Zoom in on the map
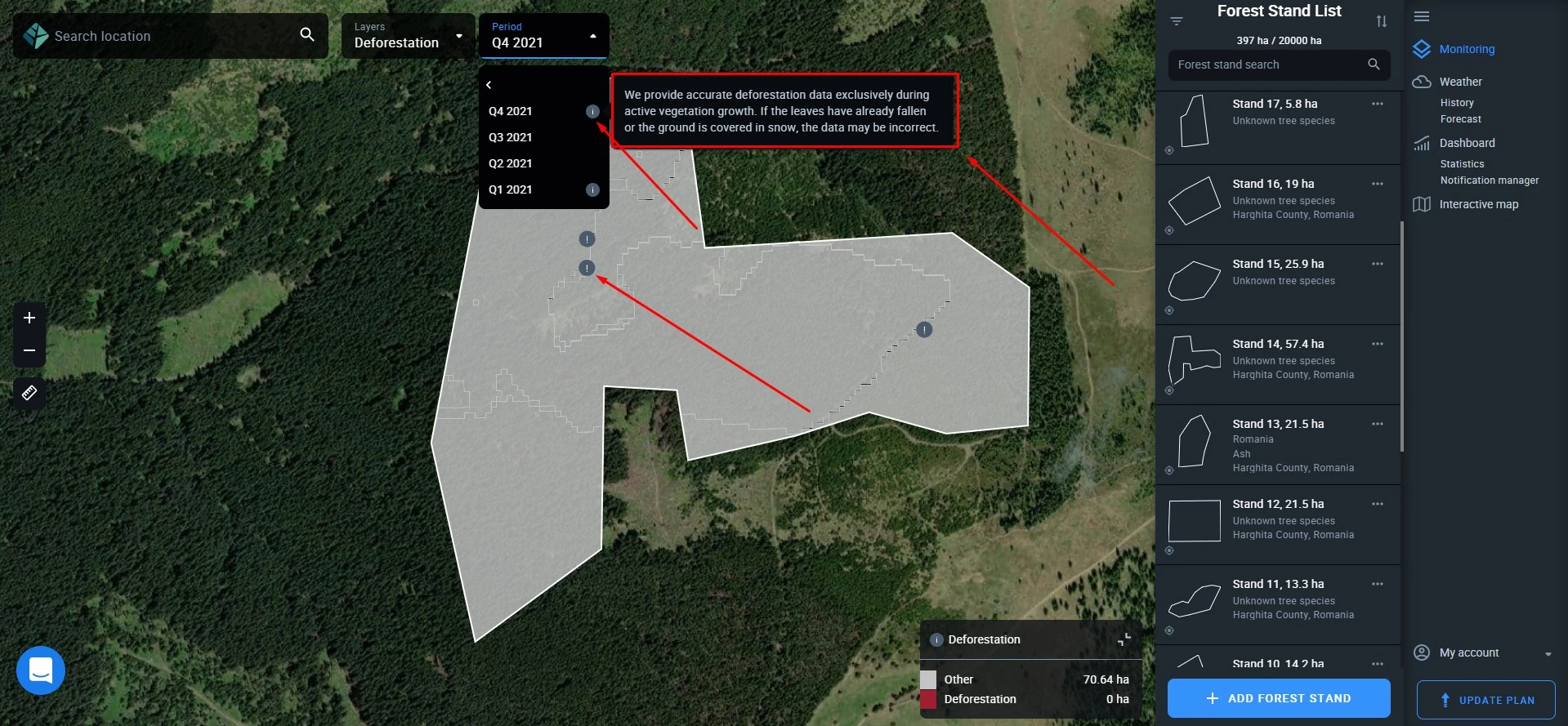This screenshot has width=1568, height=726. pos(29,318)
